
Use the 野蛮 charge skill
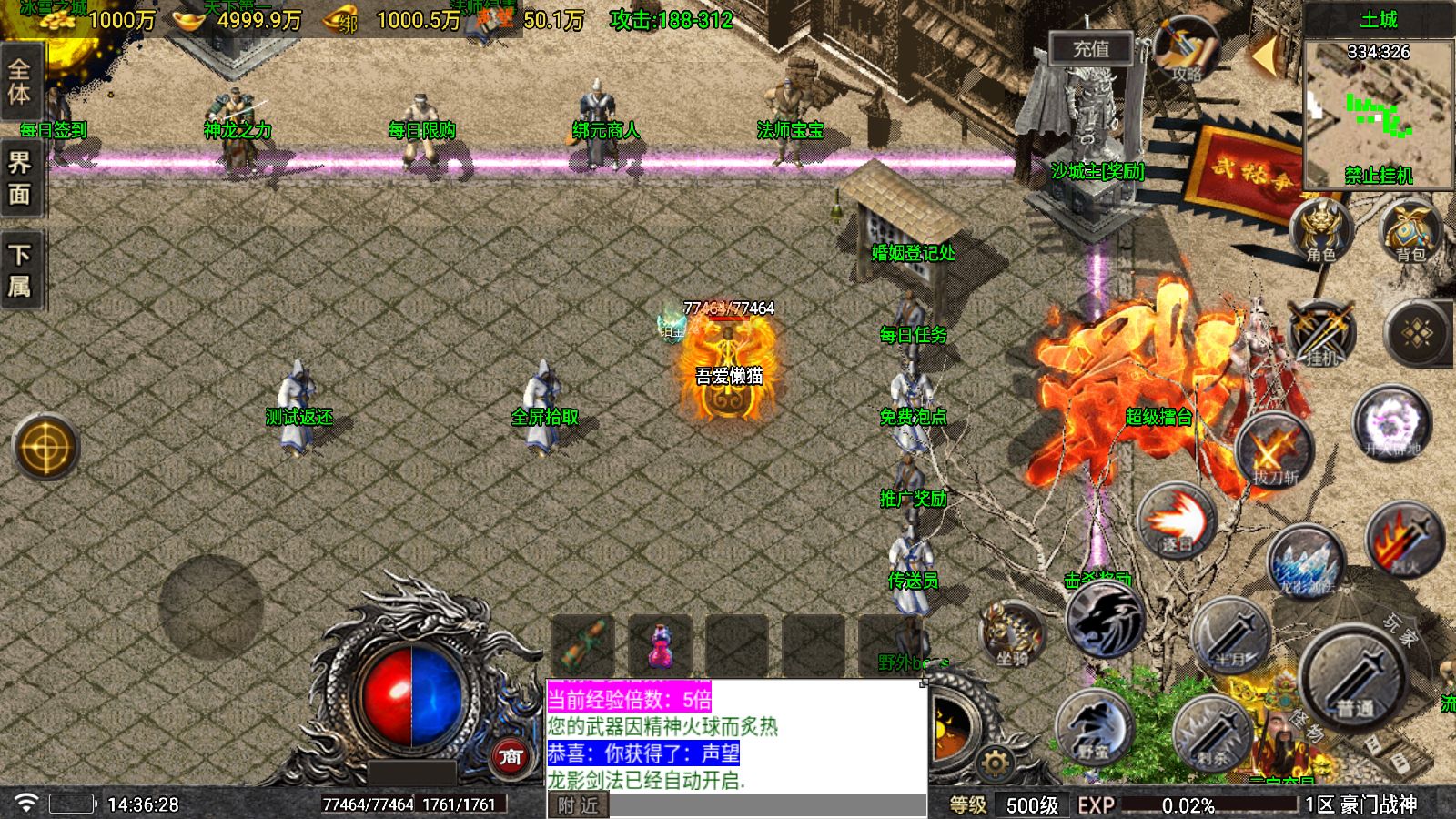(x=1095, y=727)
